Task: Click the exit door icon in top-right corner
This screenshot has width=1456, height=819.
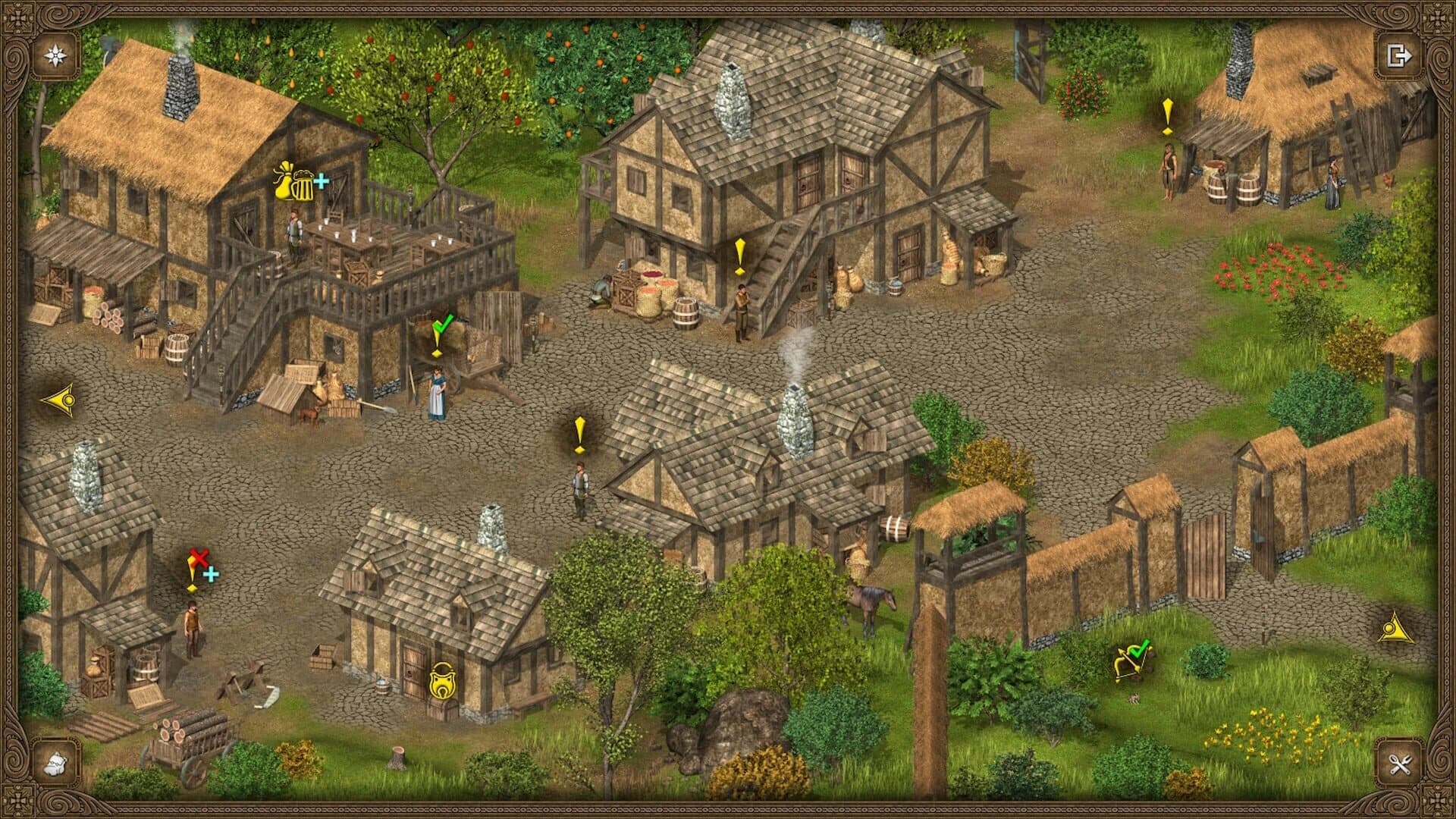Action: click(x=1401, y=55)
